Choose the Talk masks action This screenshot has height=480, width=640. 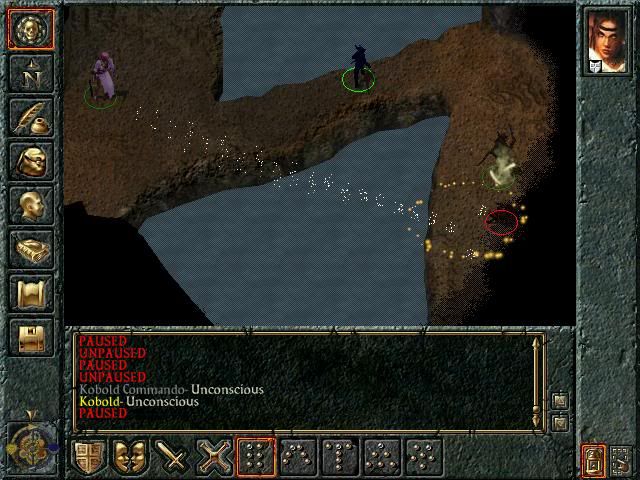[131, 457]
